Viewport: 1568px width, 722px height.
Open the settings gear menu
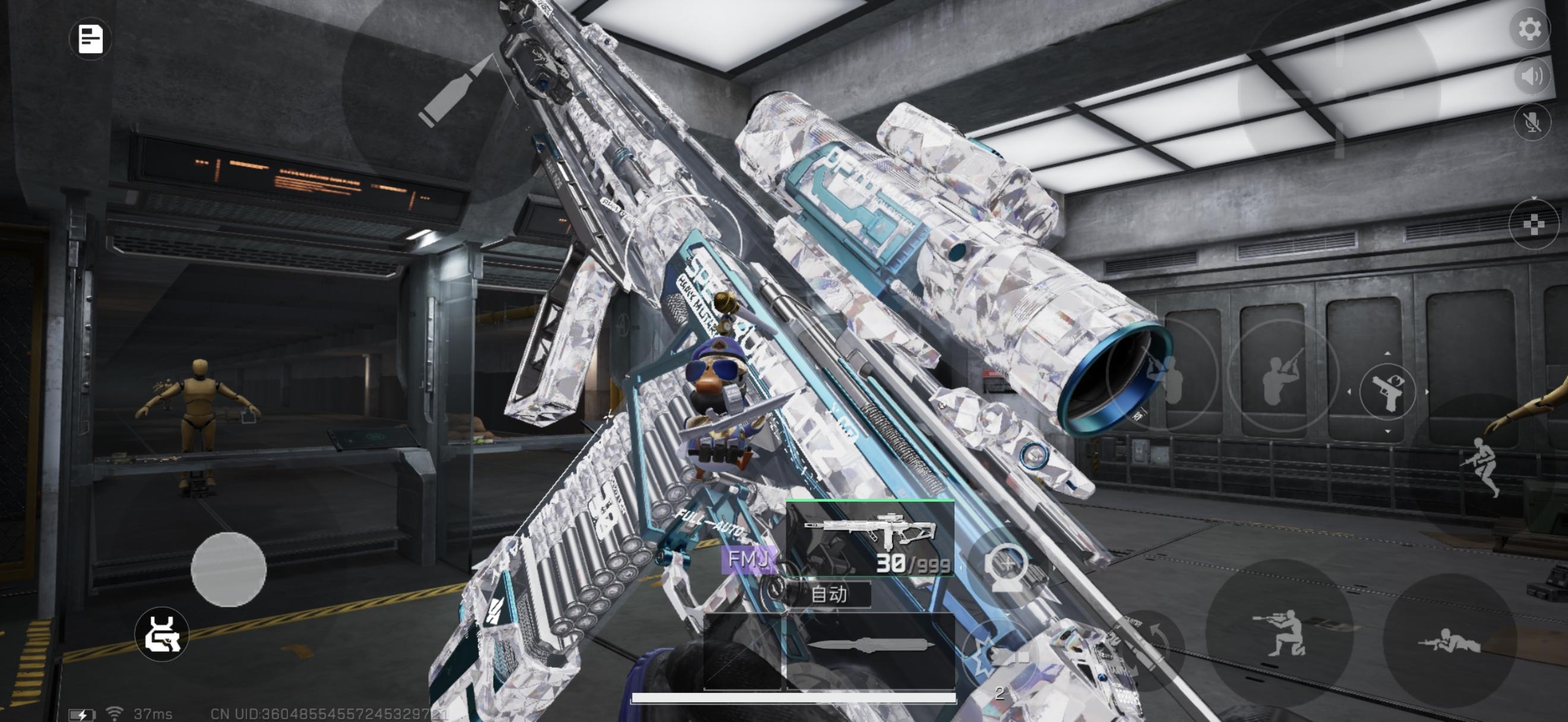coord(1529,28)
